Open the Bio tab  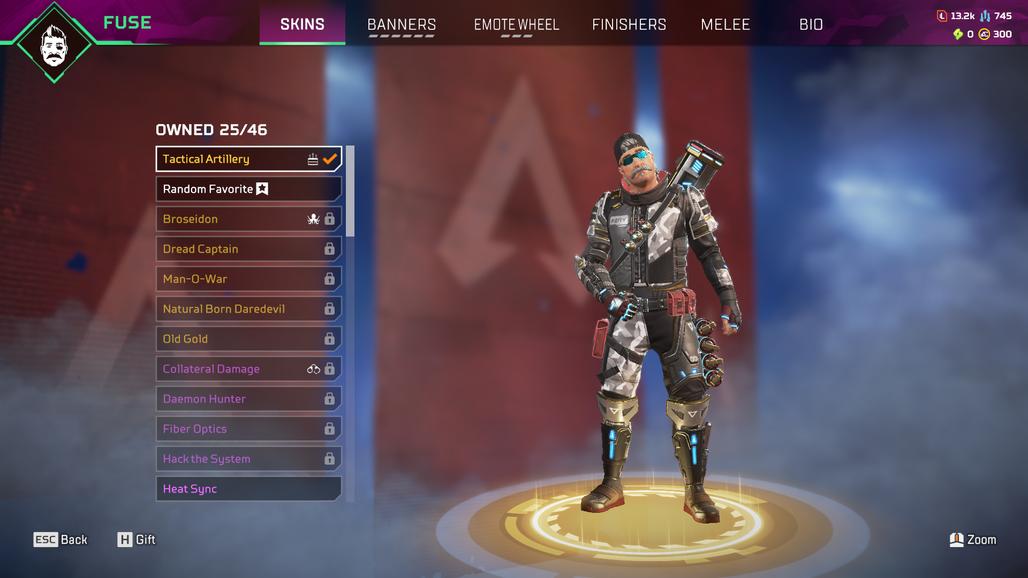tap(811, 25)
